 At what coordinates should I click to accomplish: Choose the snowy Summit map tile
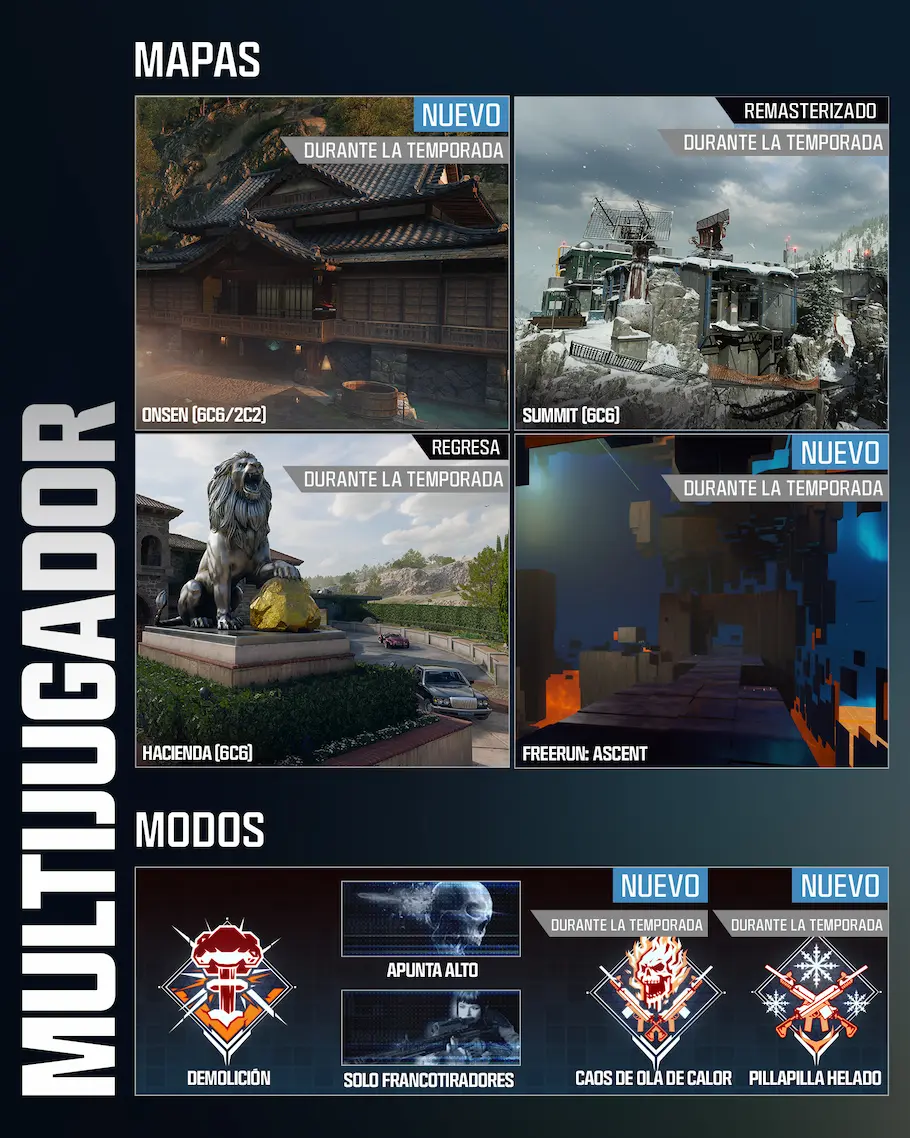click(701, 264)
